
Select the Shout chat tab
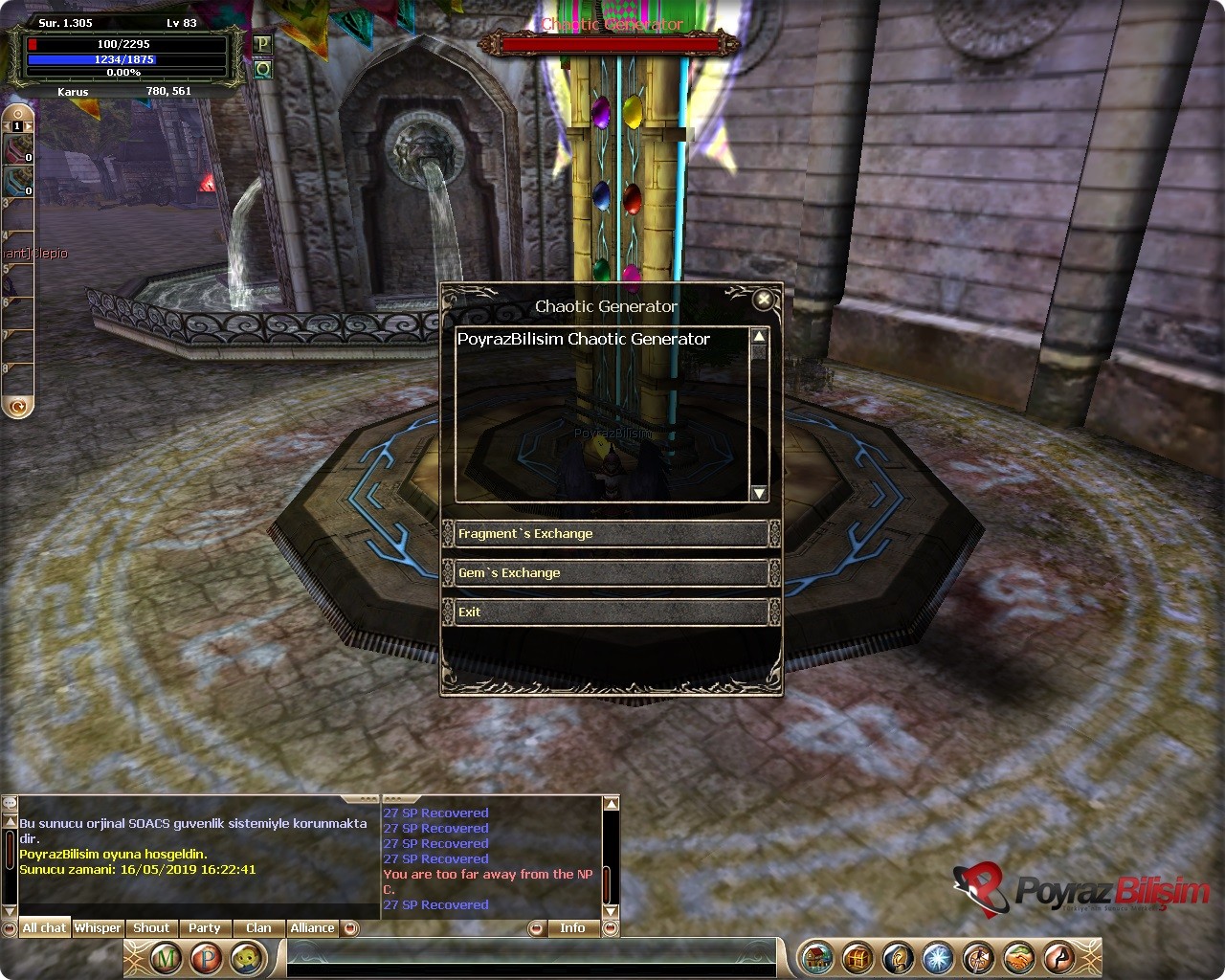[151, 928]
